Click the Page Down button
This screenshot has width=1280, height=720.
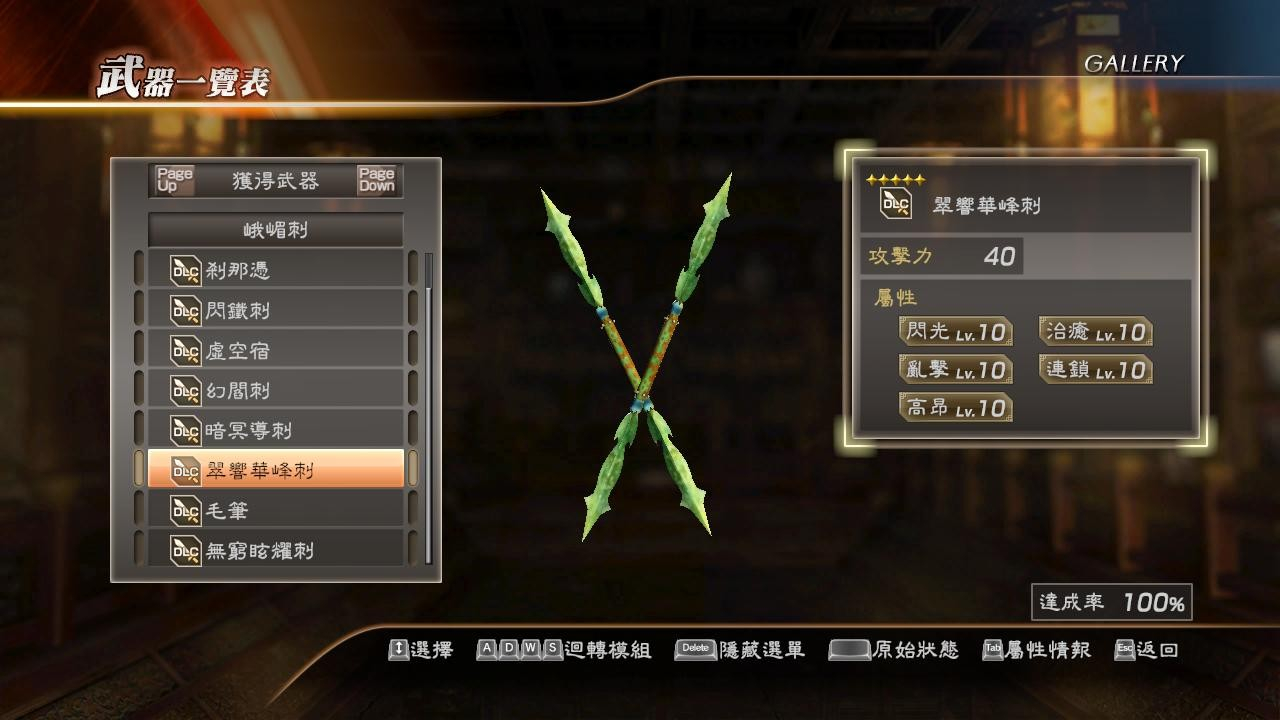(x=377, y=177)
